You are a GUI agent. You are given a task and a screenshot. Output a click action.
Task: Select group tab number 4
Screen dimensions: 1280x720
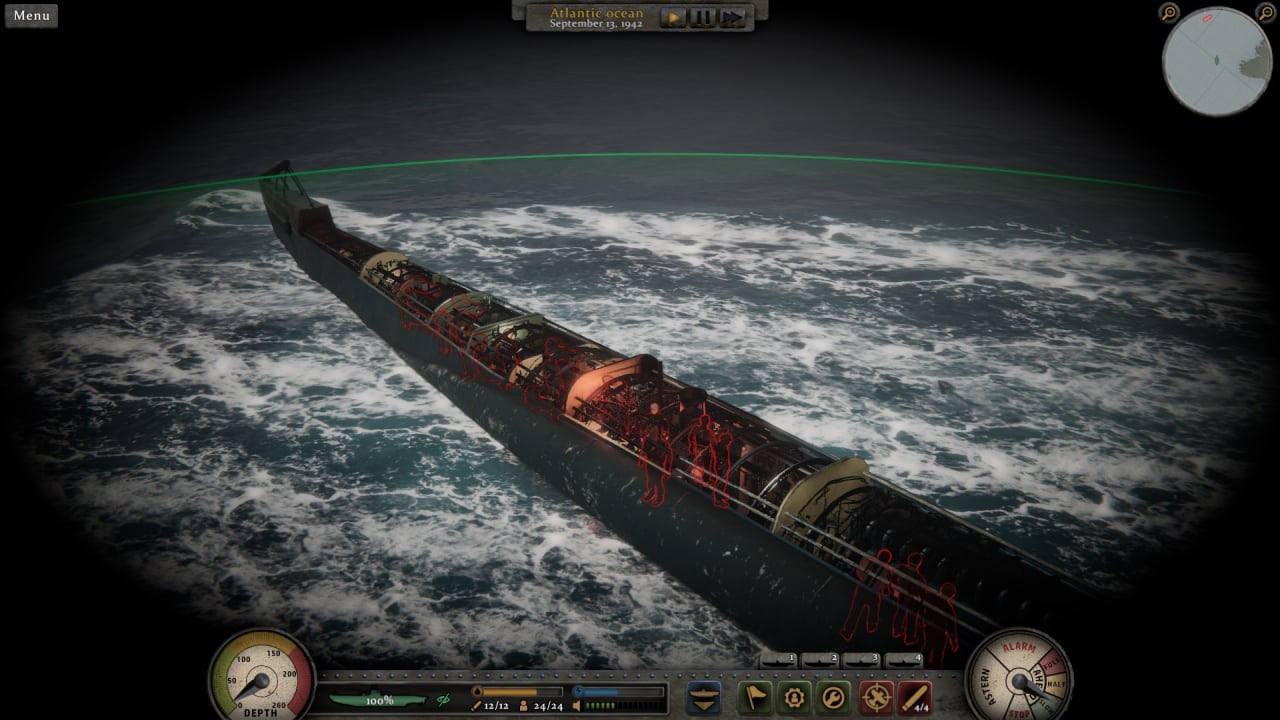[x=904, y=660]
